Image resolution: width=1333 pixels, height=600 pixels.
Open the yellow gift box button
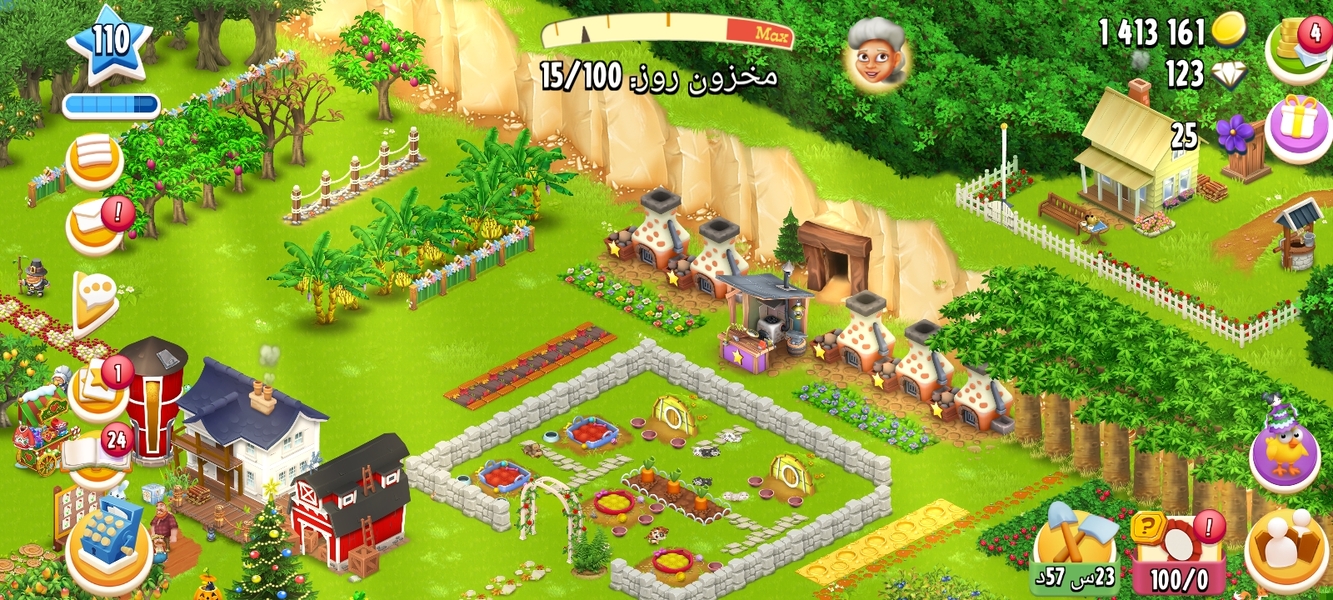[1298, 129]
